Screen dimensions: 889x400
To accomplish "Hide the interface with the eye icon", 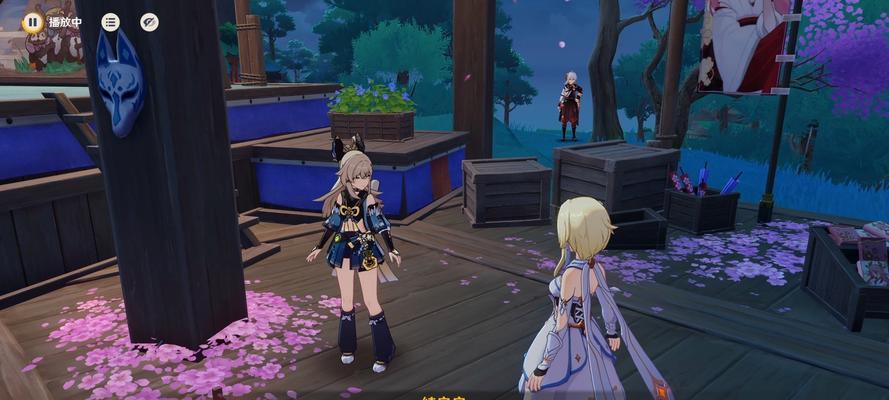I will click(x=149, y=22).
